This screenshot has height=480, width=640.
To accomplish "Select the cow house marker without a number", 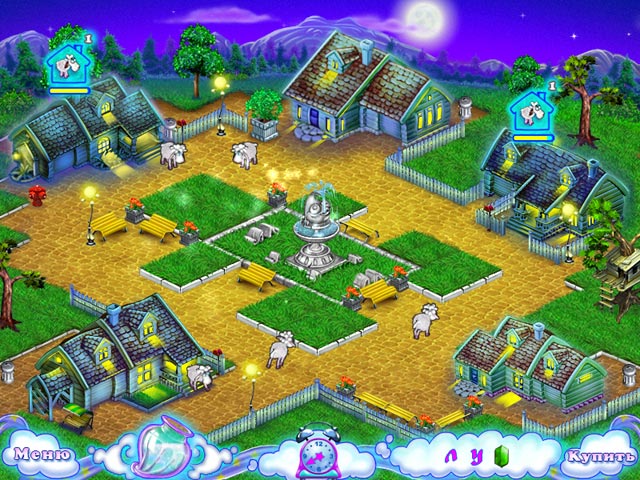I will click(530, 114).
